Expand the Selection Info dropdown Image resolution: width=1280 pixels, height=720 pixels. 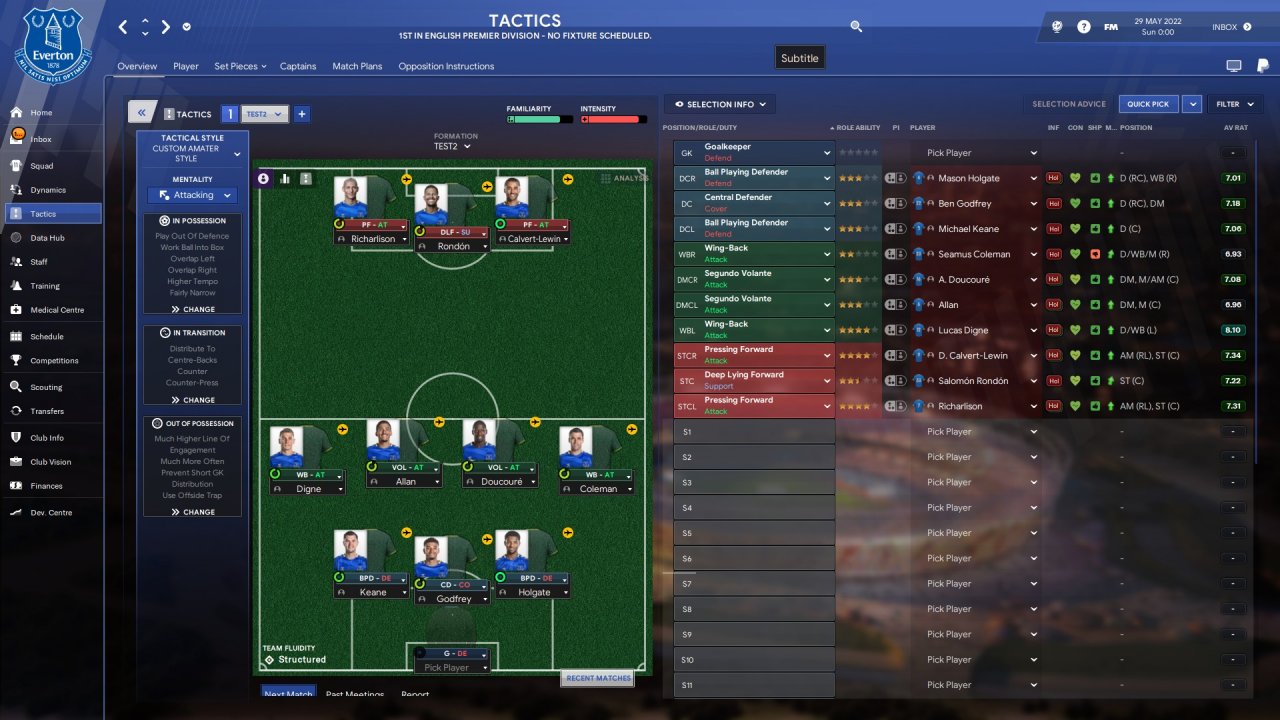tap(720, 104)
